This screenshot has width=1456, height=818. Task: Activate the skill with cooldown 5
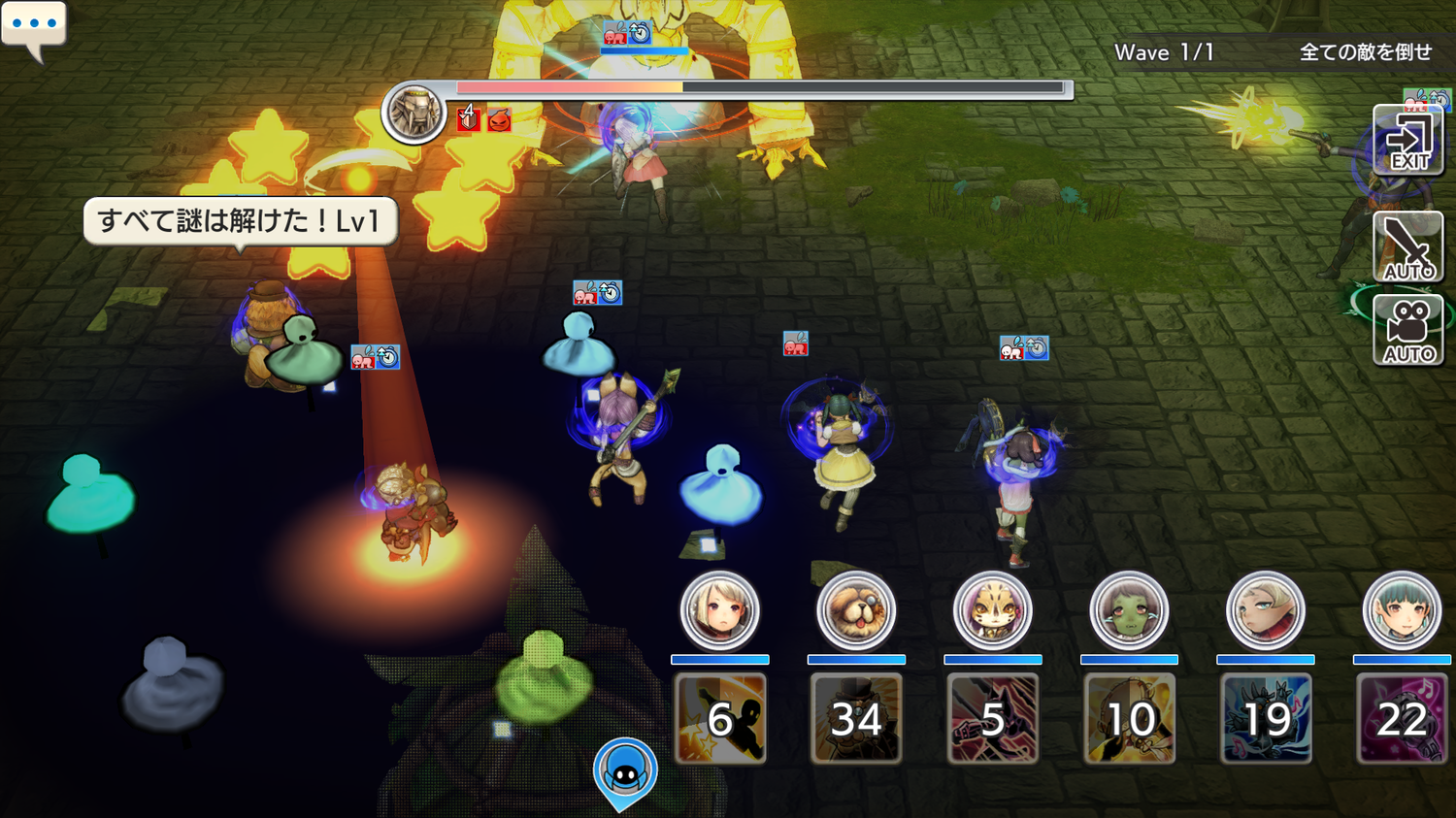[x=992, y=719]
